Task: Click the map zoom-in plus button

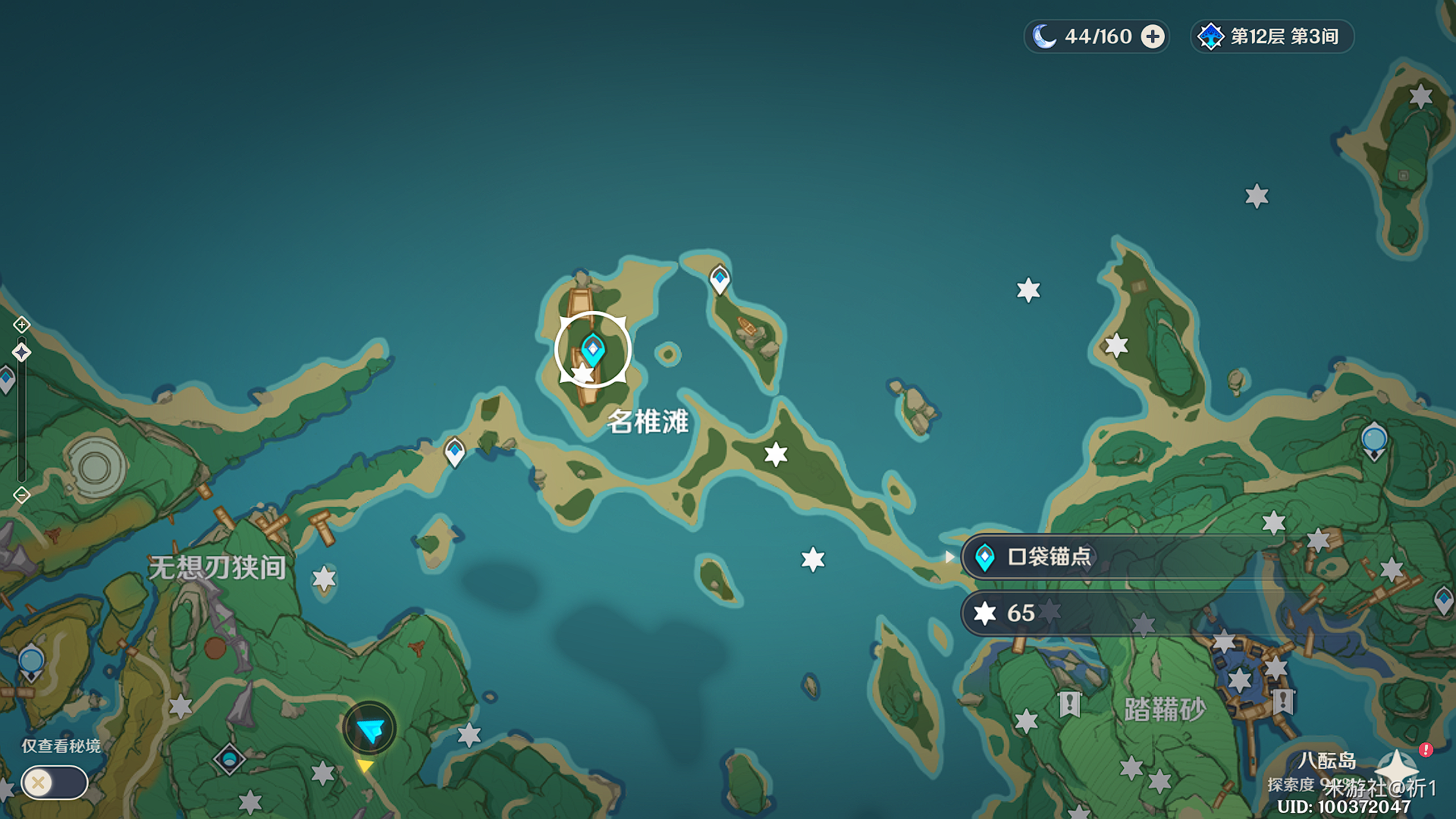Action: pyautogui.click(x=21, y=325)
